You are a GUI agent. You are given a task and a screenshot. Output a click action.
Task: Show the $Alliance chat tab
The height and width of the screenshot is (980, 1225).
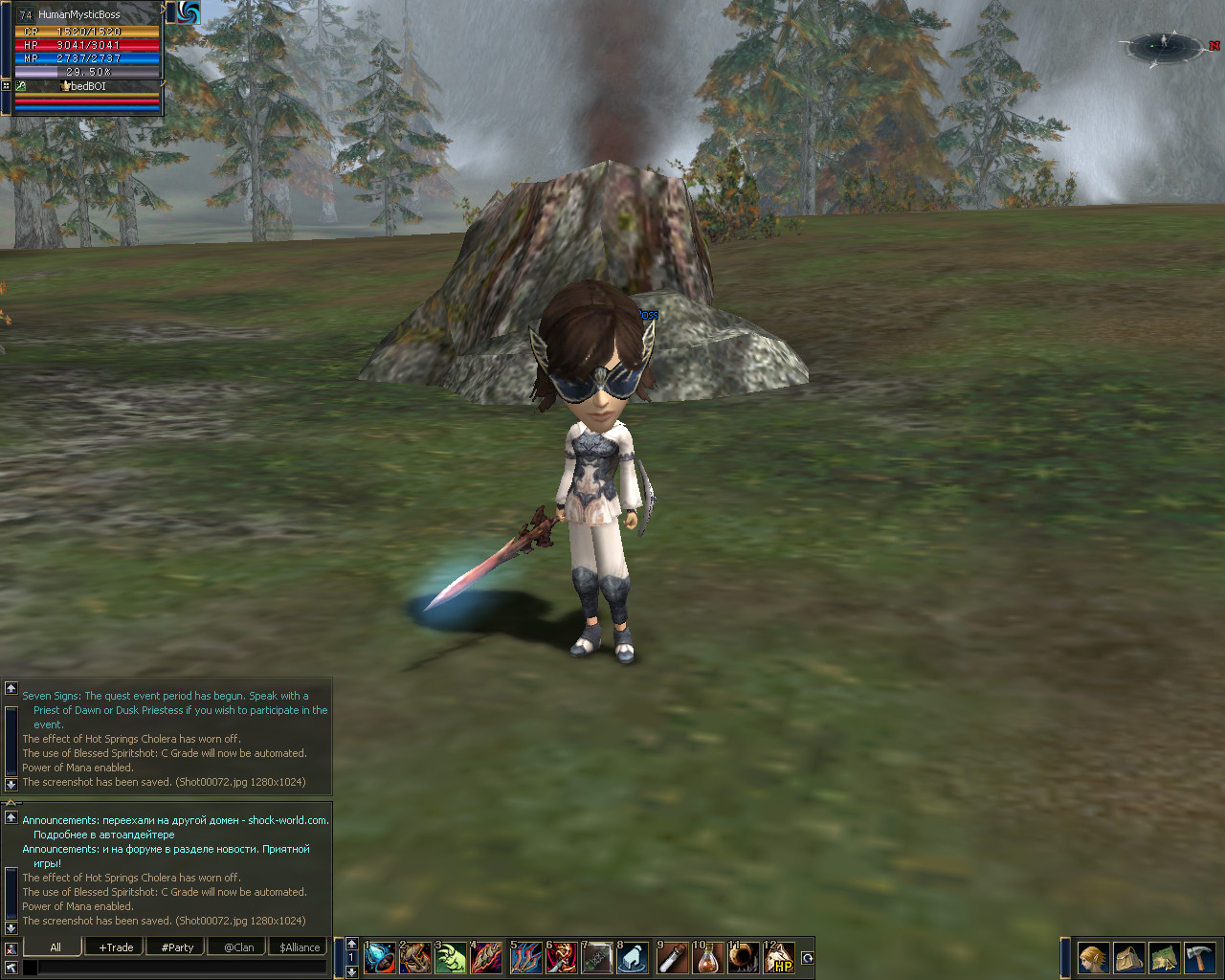(x=300, y=947)
